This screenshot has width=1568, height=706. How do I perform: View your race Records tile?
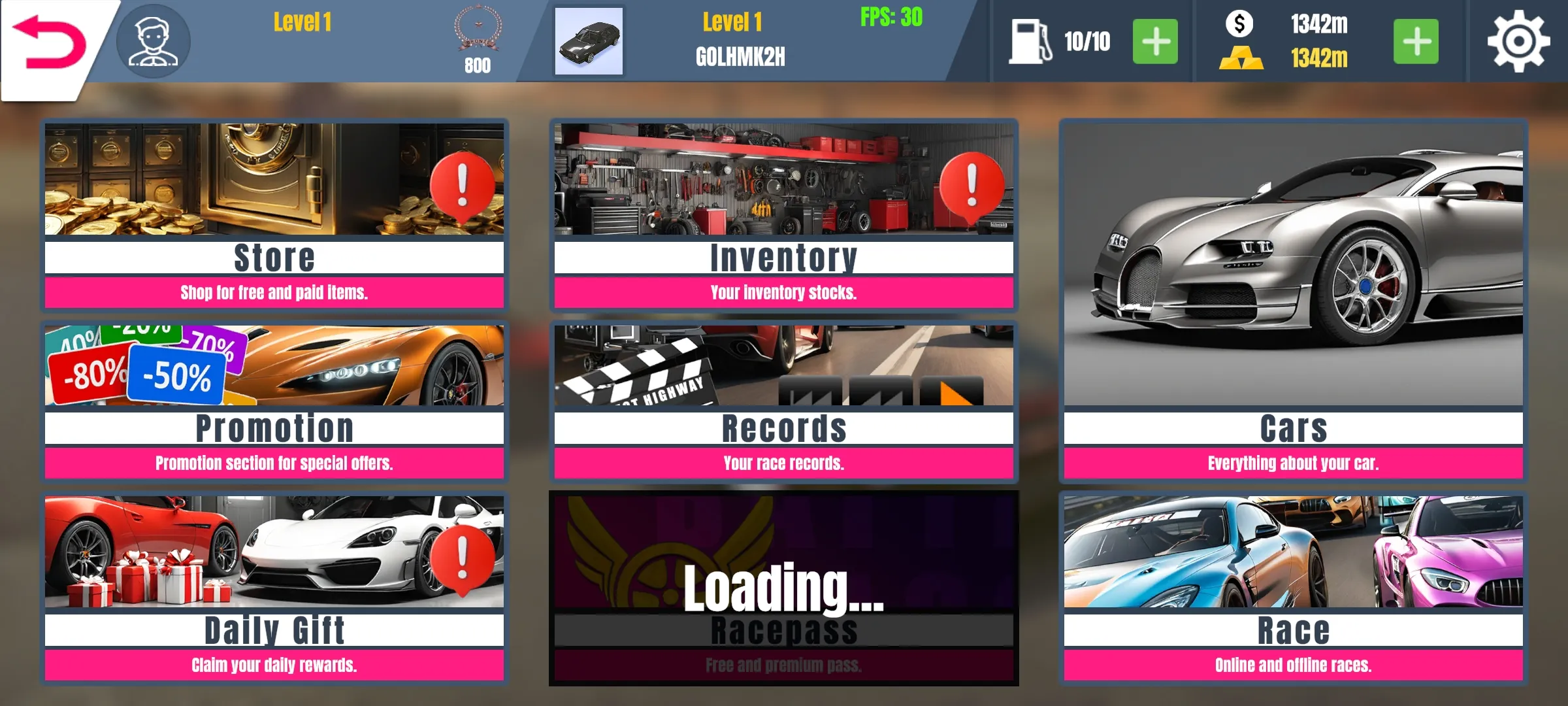[783, 401]
